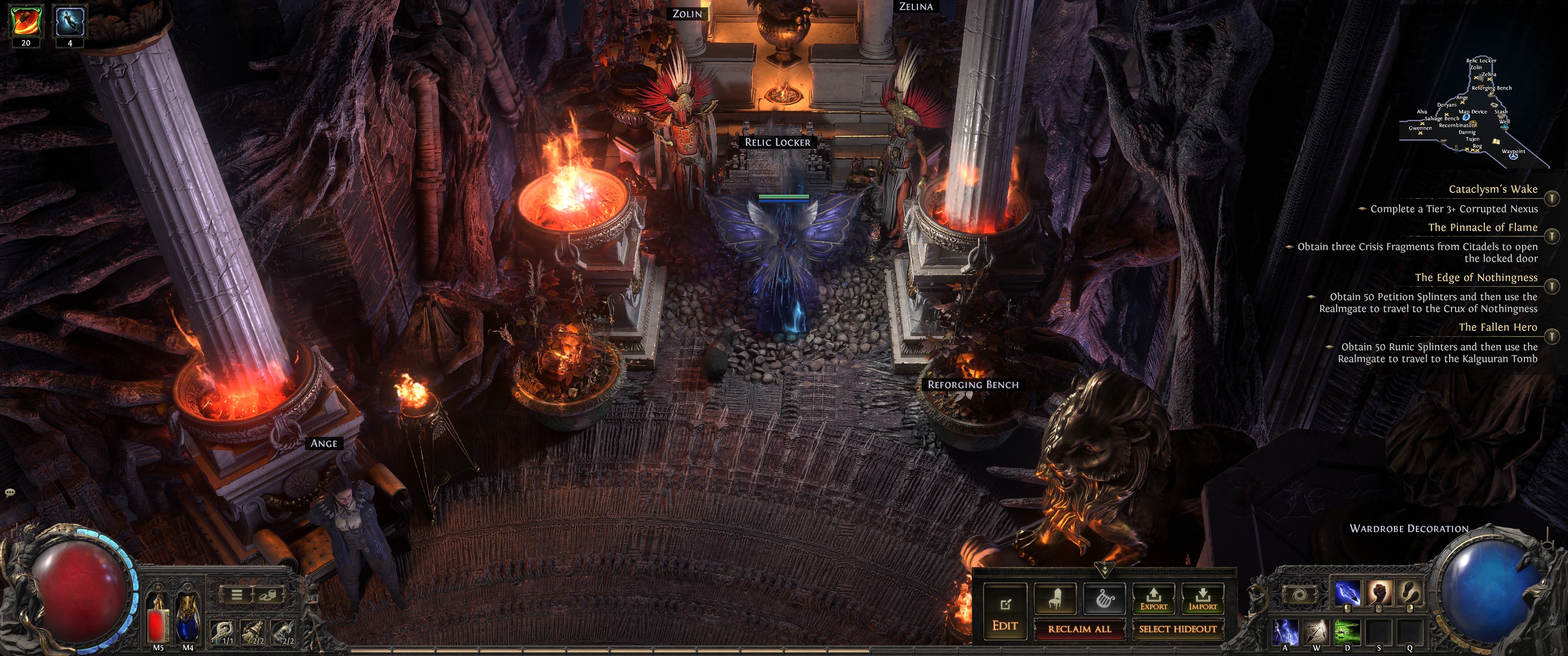Open the three-line menu button
The height and width of the screenshot is (656, 1568).
point(237,594)
